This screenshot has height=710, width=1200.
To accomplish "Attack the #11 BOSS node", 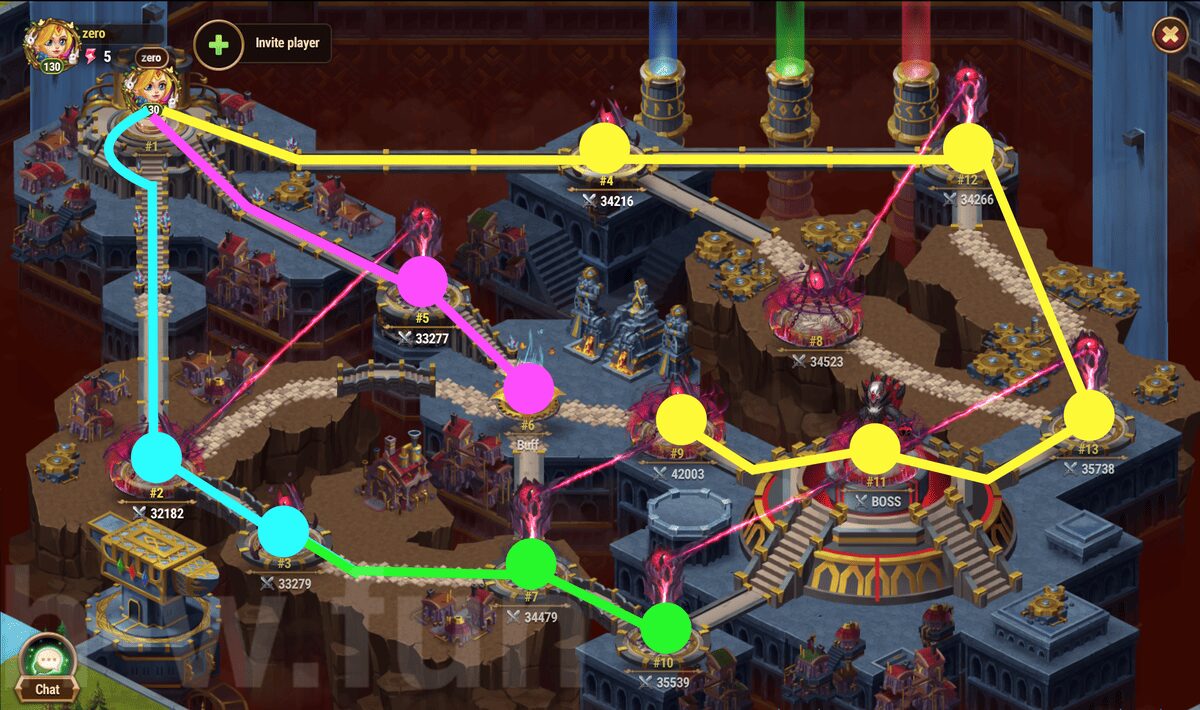I will (x=875, y=447).
